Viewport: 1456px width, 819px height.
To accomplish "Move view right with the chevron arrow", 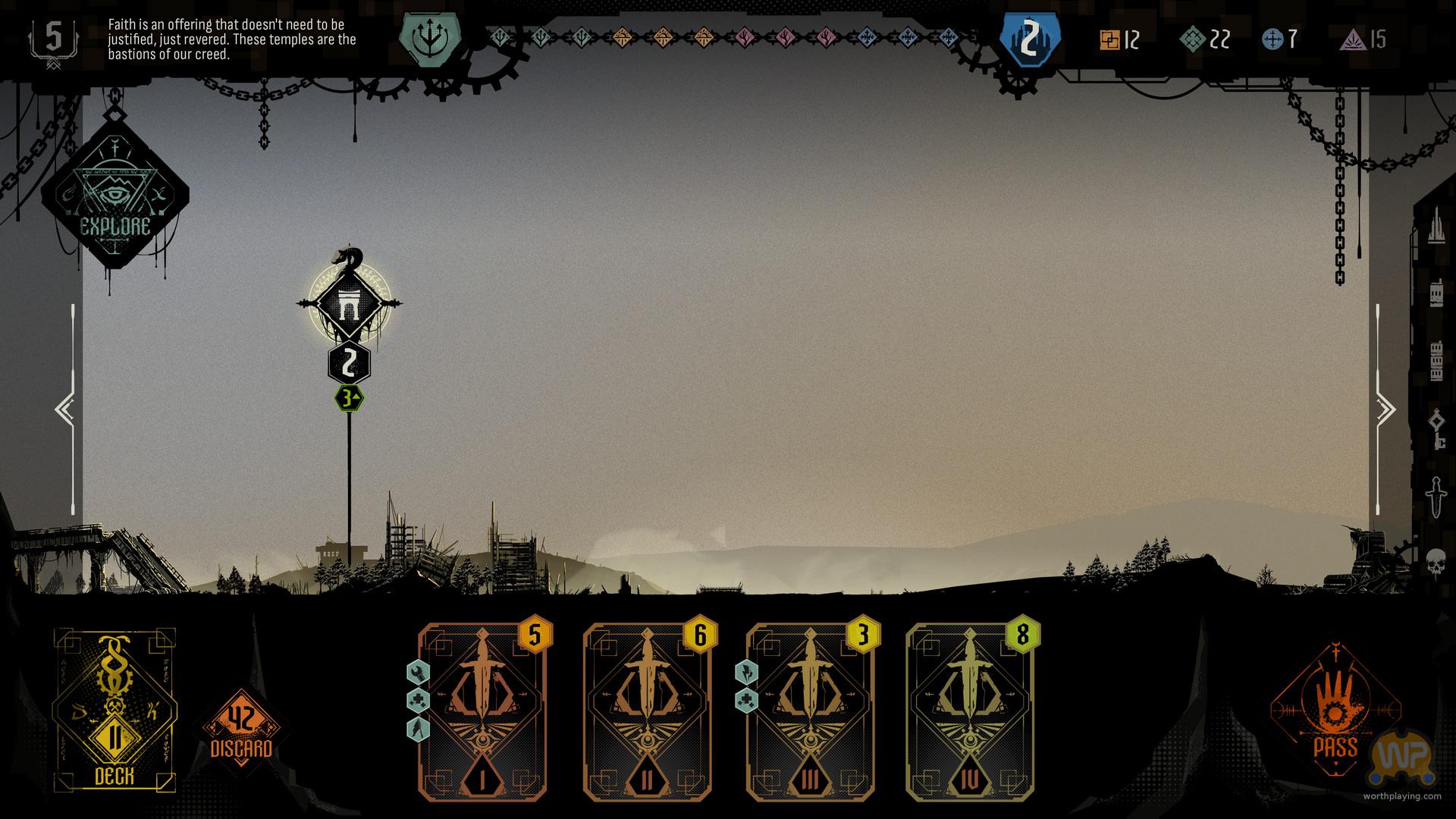I will point(1386,409).
